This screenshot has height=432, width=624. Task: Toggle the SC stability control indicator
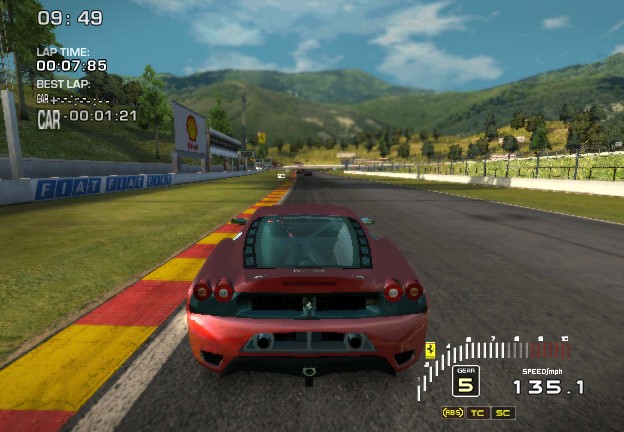coord(503,412)
